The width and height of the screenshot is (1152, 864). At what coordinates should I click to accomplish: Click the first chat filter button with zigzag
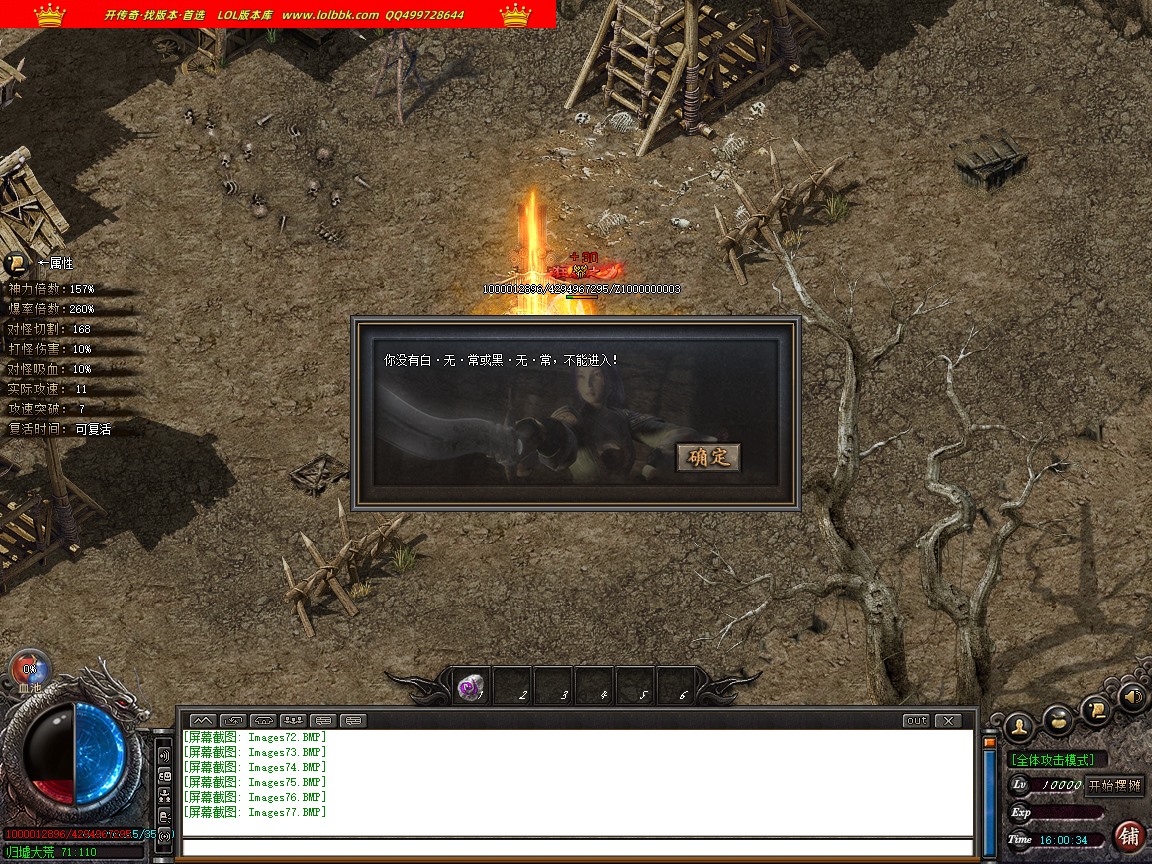click(202, 720)
